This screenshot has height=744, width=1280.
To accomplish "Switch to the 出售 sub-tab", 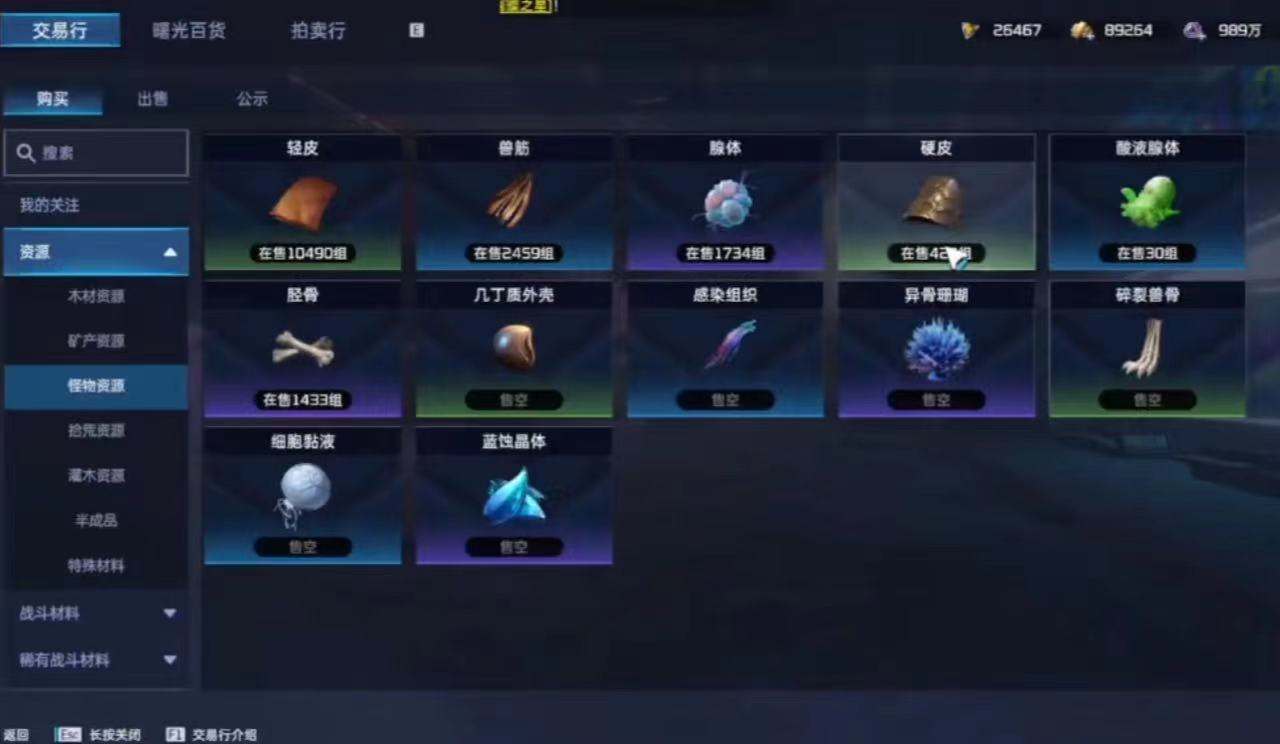I will 152,99.
